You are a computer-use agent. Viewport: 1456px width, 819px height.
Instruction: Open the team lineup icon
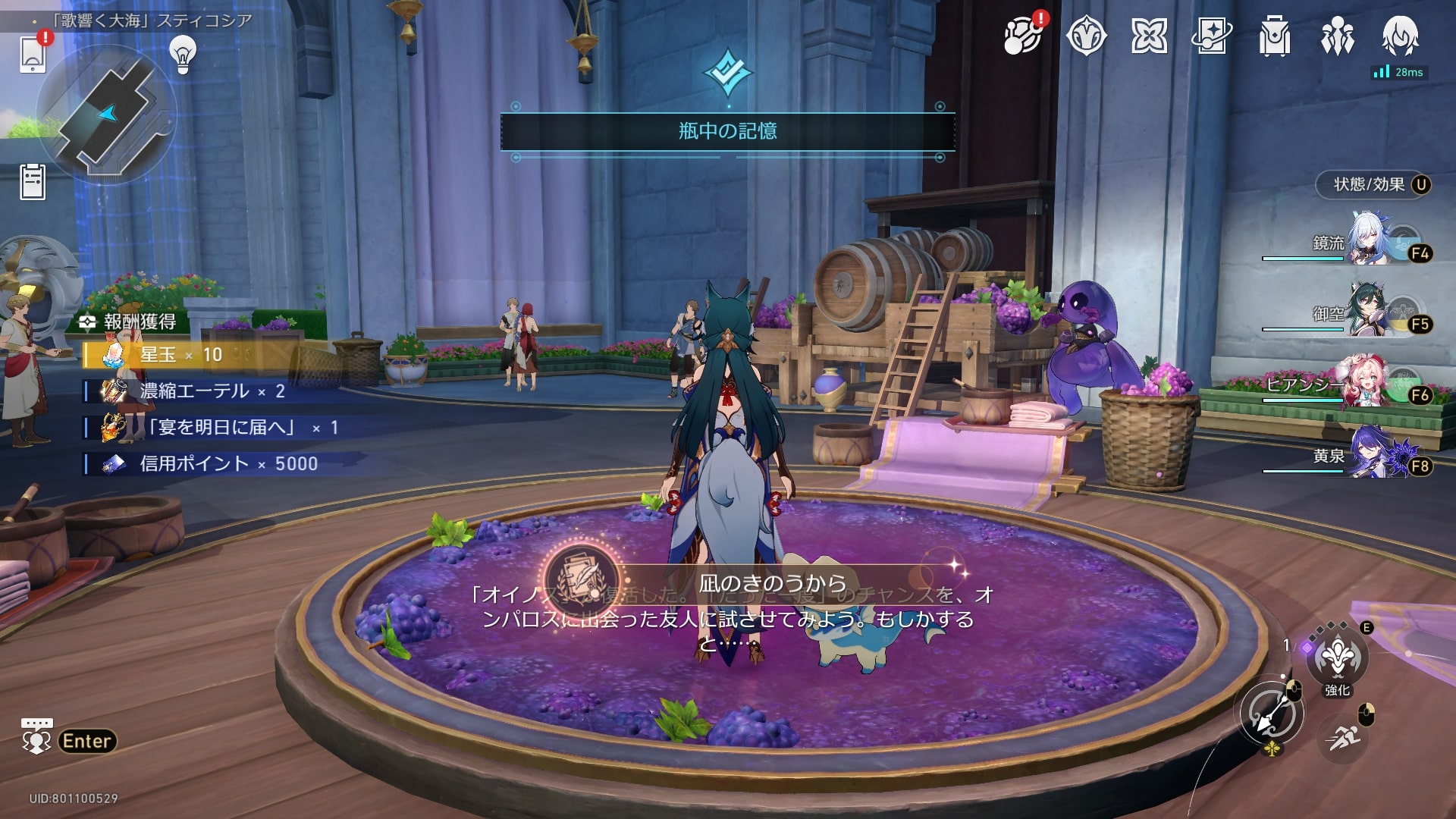1337,36
